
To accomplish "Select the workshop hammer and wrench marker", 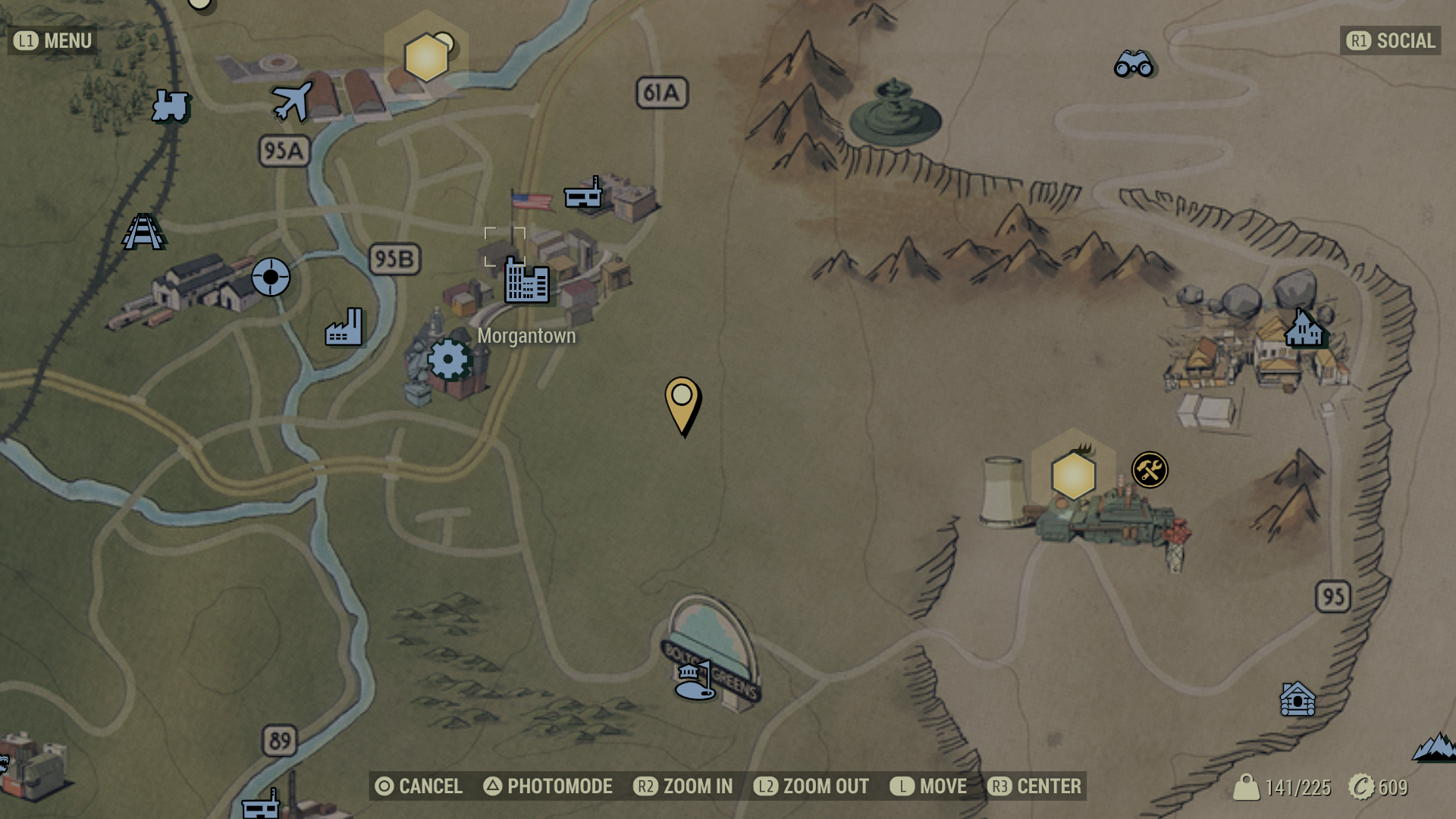I will (1150, 470).
